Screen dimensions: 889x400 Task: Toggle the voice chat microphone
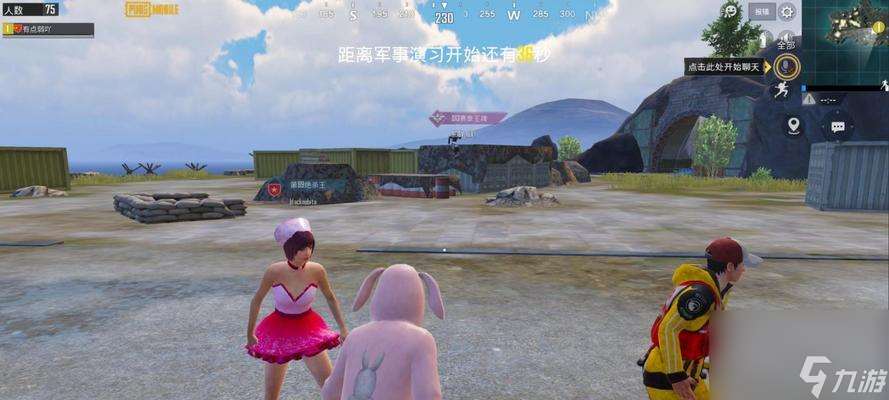tap(788, 67)
